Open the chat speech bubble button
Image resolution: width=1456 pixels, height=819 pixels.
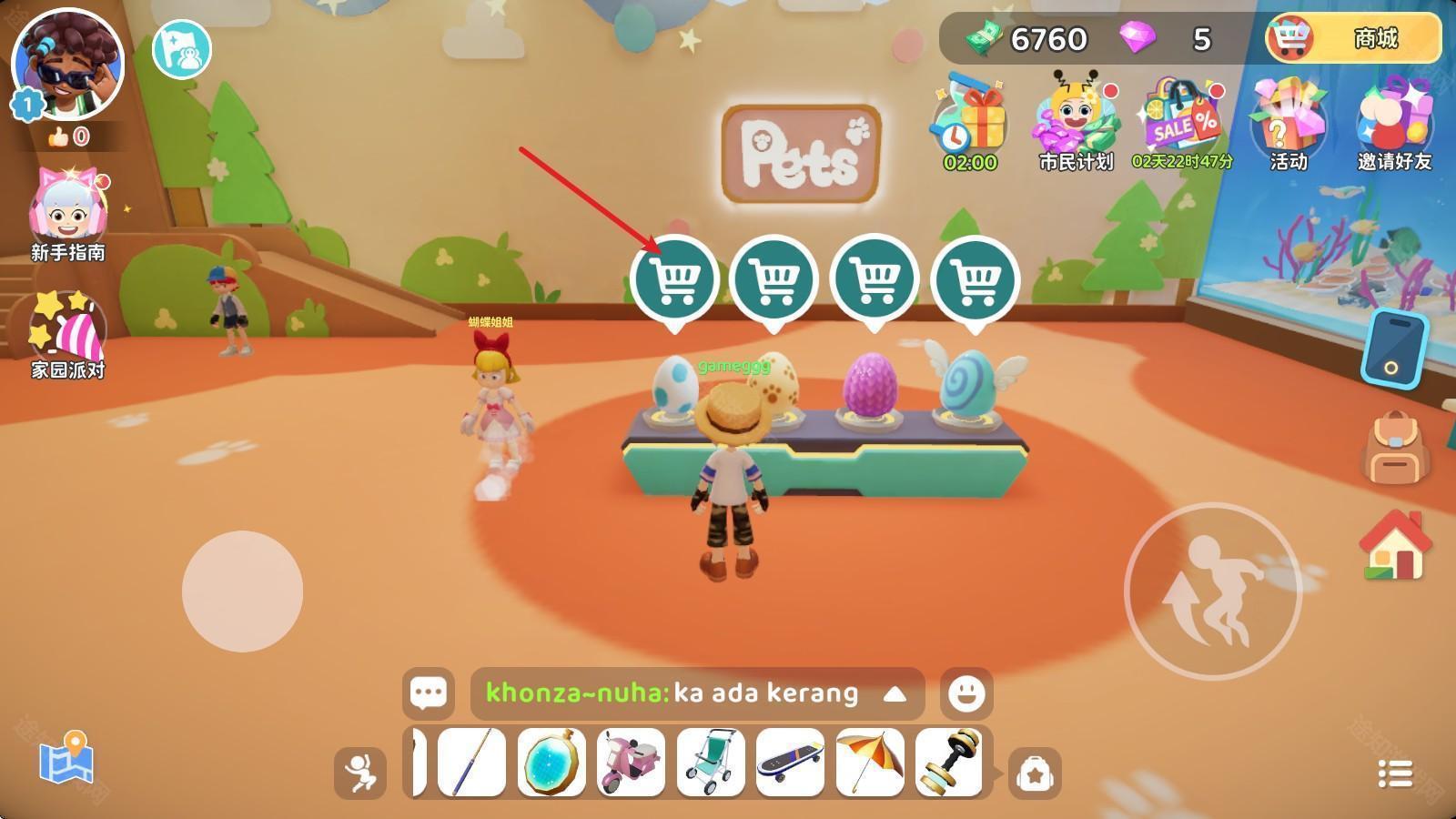pos(428,693)
